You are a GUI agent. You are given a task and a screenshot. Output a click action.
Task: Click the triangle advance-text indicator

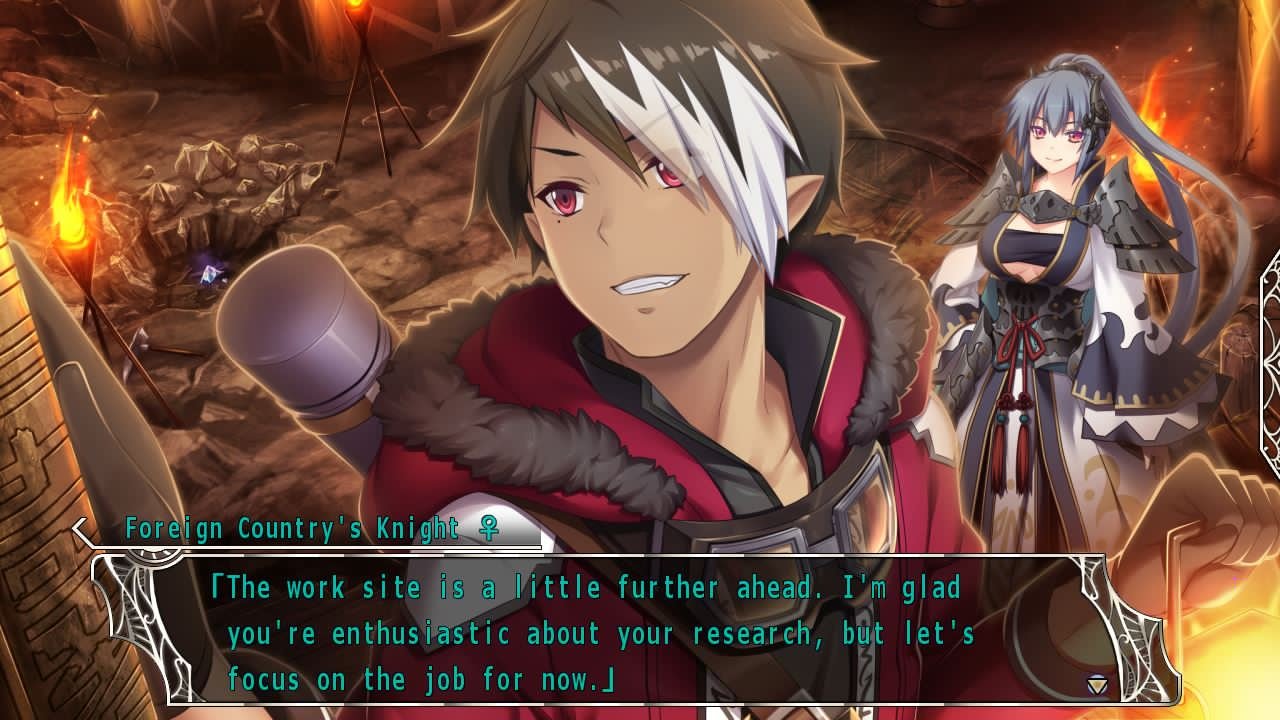pyautogui.click(x=1097, y=685)
